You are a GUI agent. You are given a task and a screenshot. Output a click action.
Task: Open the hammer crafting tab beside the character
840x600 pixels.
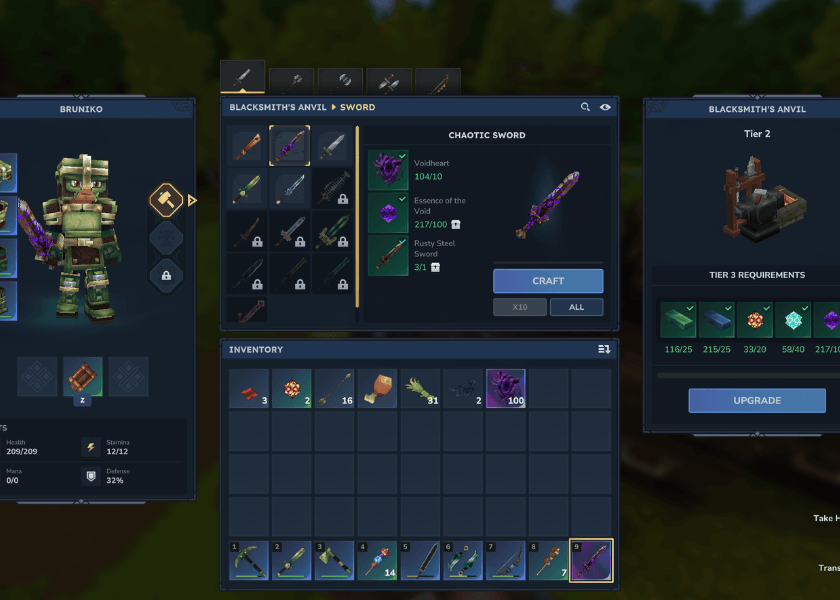point(166,200)
